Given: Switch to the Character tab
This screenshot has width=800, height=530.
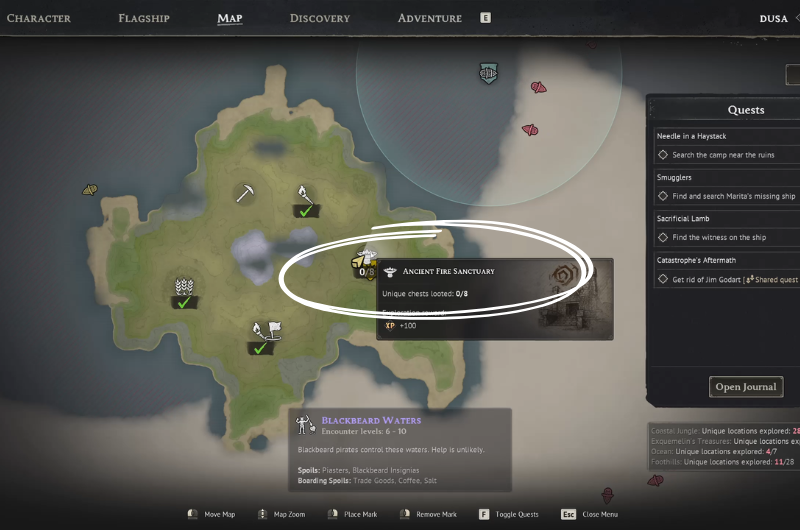Looking at the screenshot, I should (38, 18).
